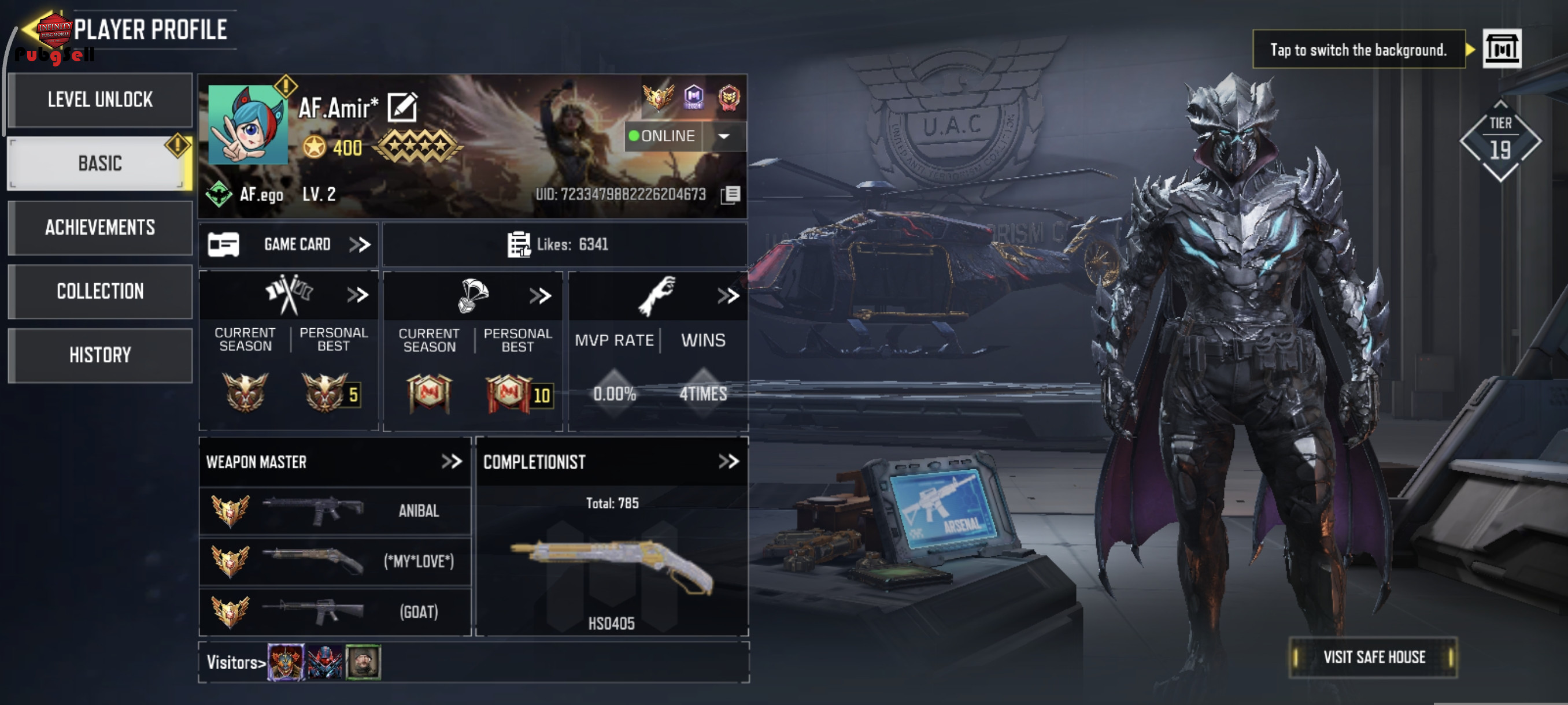Open the Tier 19 badge

pyautogui.click(x=1500, y=142)
